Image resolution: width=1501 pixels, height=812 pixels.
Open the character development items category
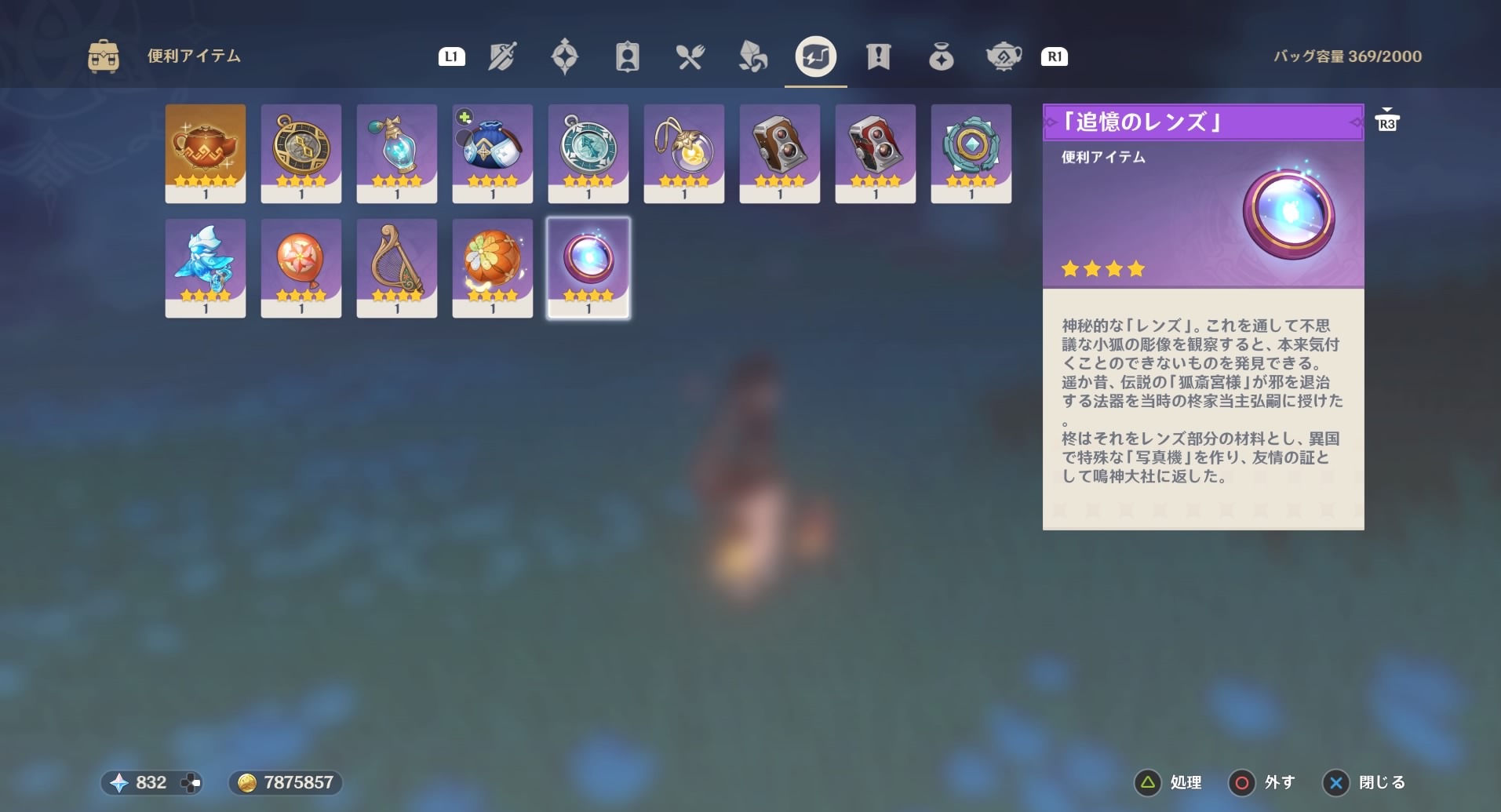628,56
